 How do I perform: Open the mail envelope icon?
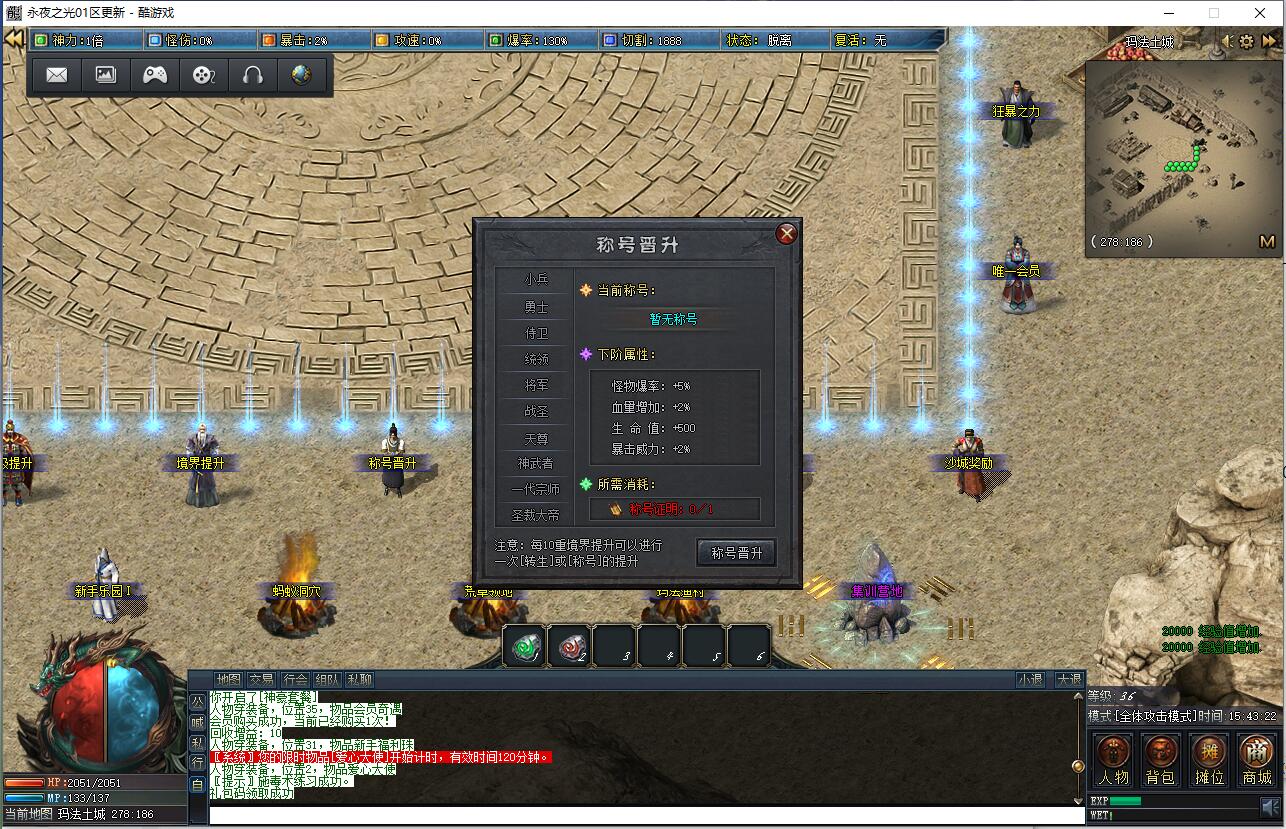(57, 75)
